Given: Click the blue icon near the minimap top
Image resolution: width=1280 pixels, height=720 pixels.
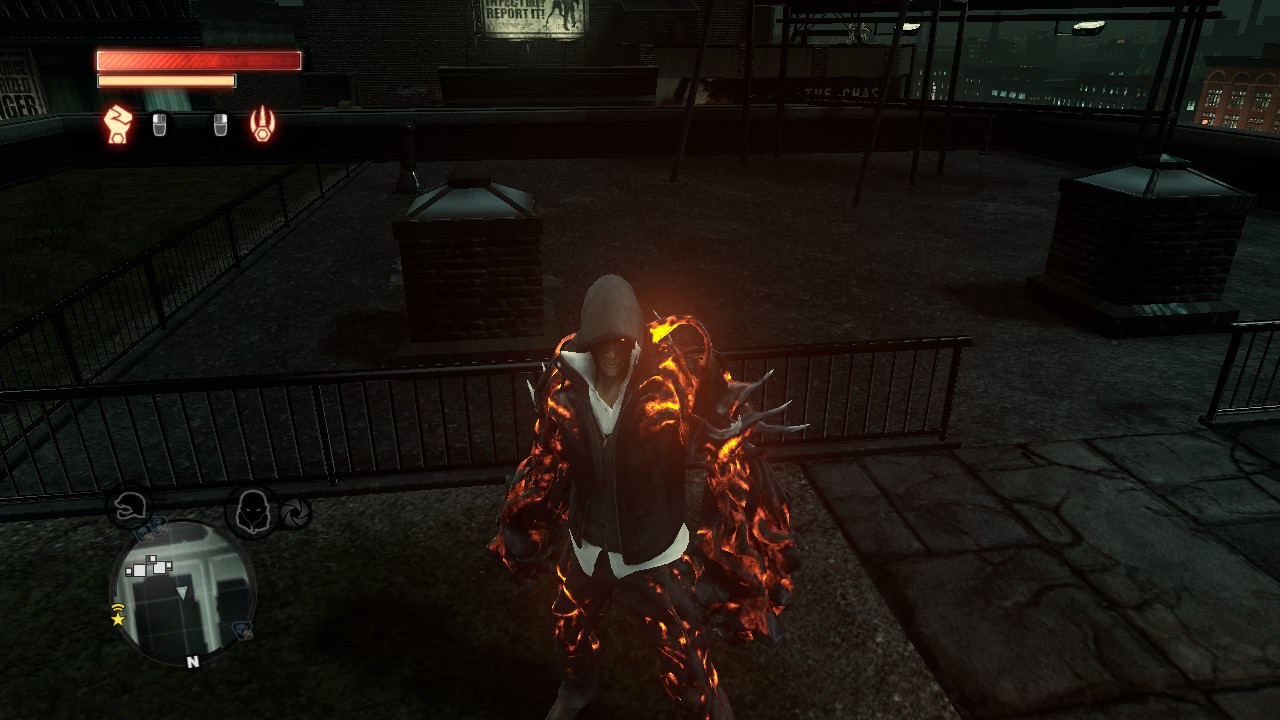Looking at the screenshot, I should [157, 524].
